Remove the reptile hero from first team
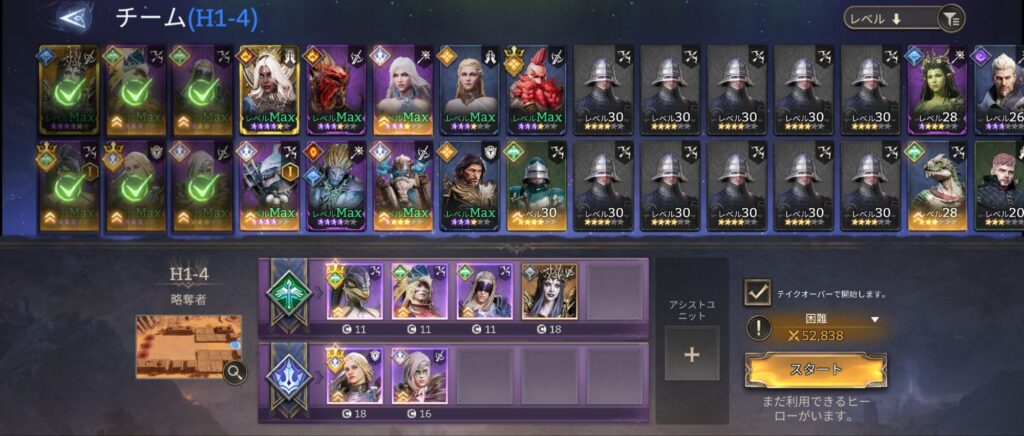This screenshot has width=1024, height=436. [x=354, y=292]
